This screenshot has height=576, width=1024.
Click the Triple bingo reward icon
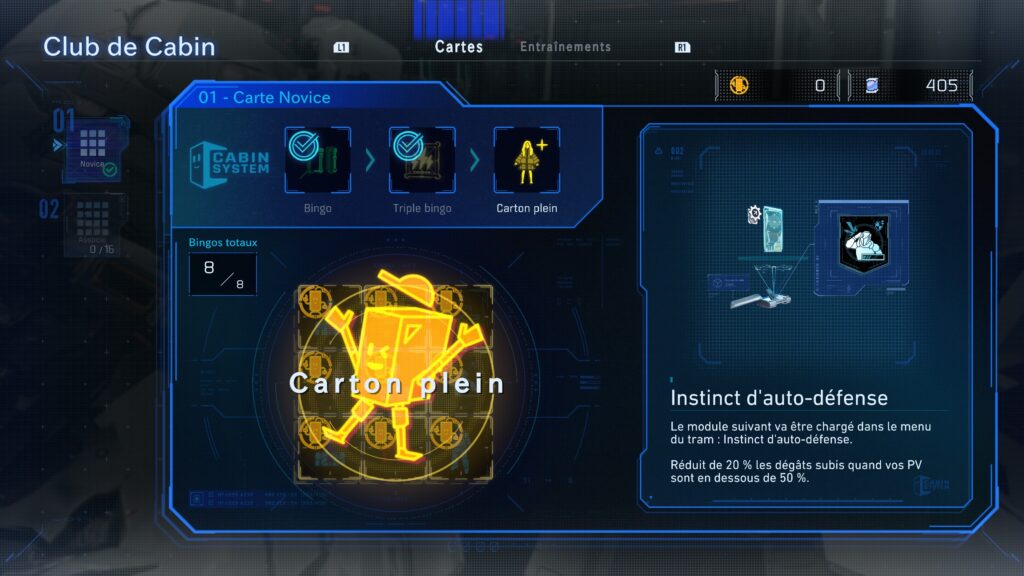[x=421, y=159]
